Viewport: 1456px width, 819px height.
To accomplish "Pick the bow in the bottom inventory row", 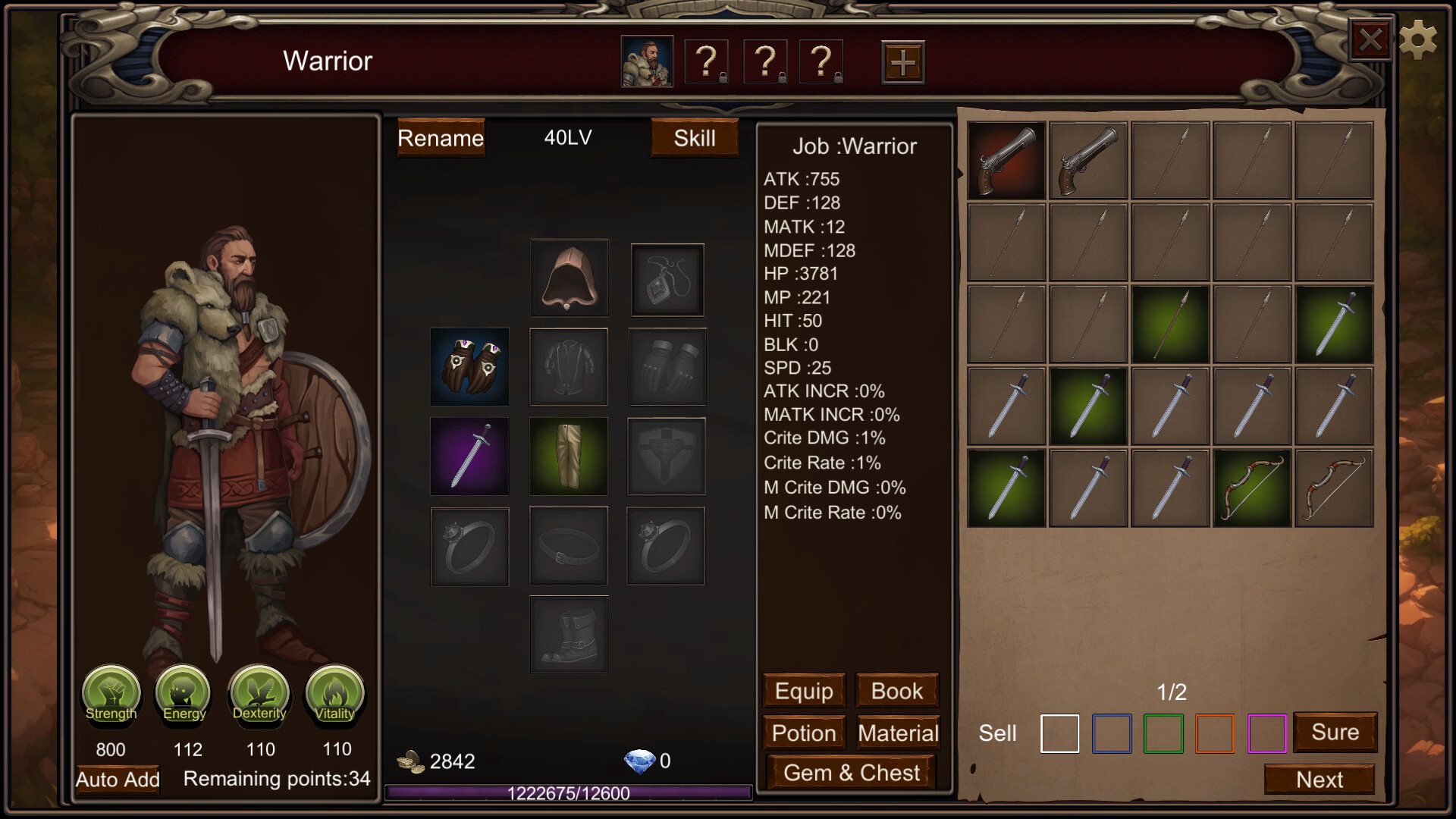I will [x=1251, y=486].
